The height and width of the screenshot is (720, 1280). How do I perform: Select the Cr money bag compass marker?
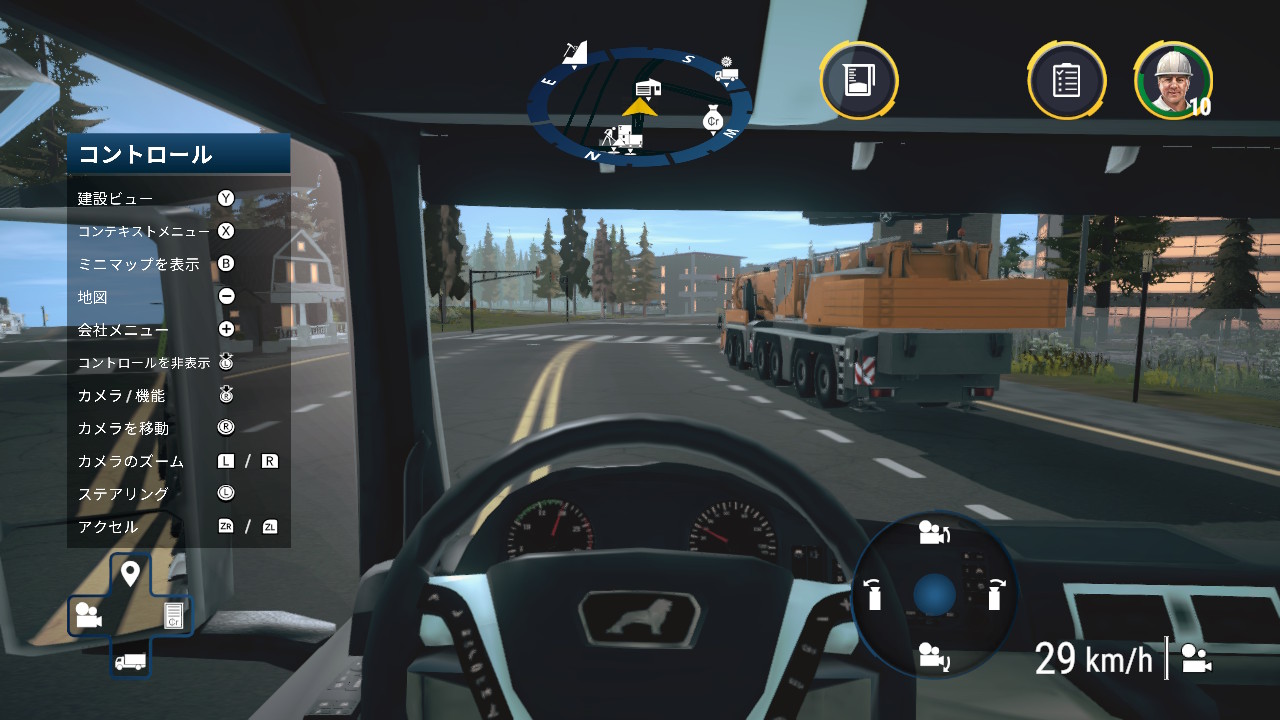click(713, 118)
